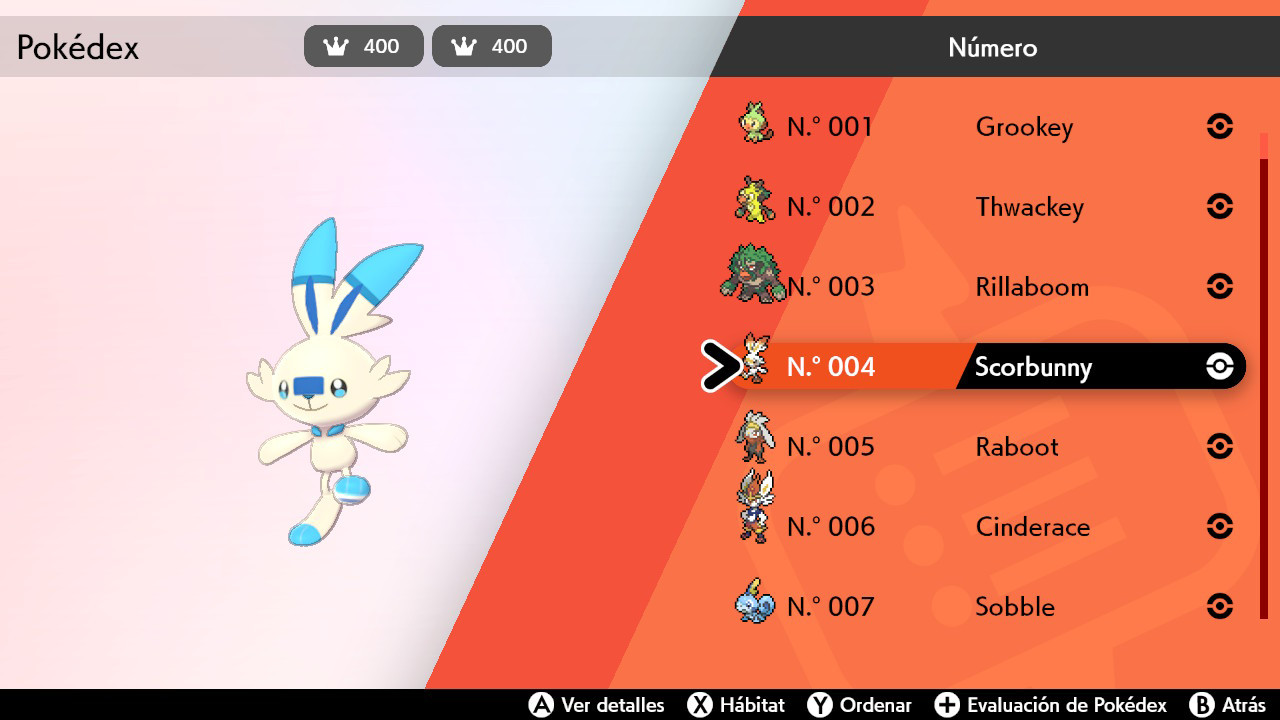Click the second crown 400 counter
Screen dimensions: 1280x720
click(491, 45)
